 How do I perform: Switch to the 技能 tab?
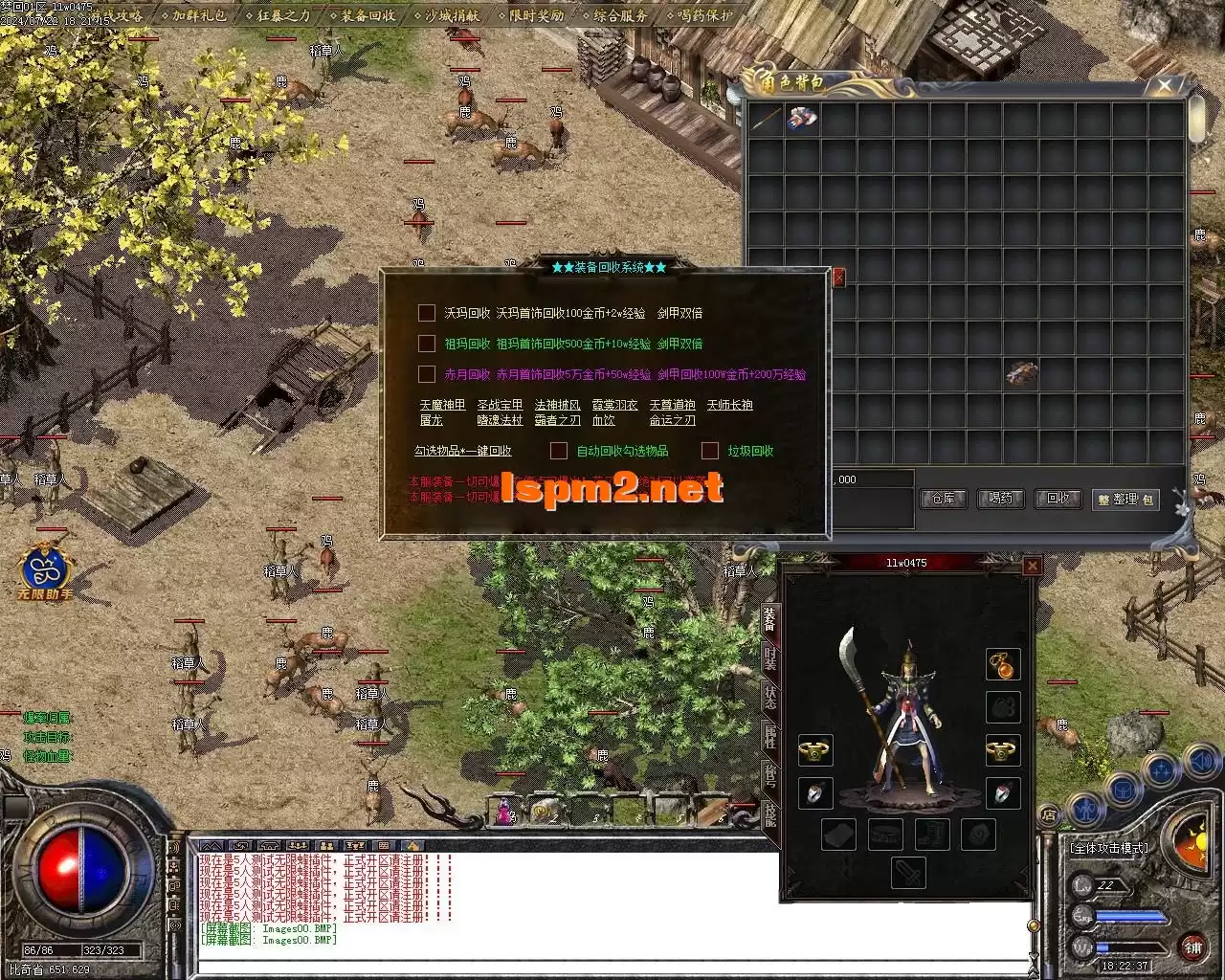(770, 813)
